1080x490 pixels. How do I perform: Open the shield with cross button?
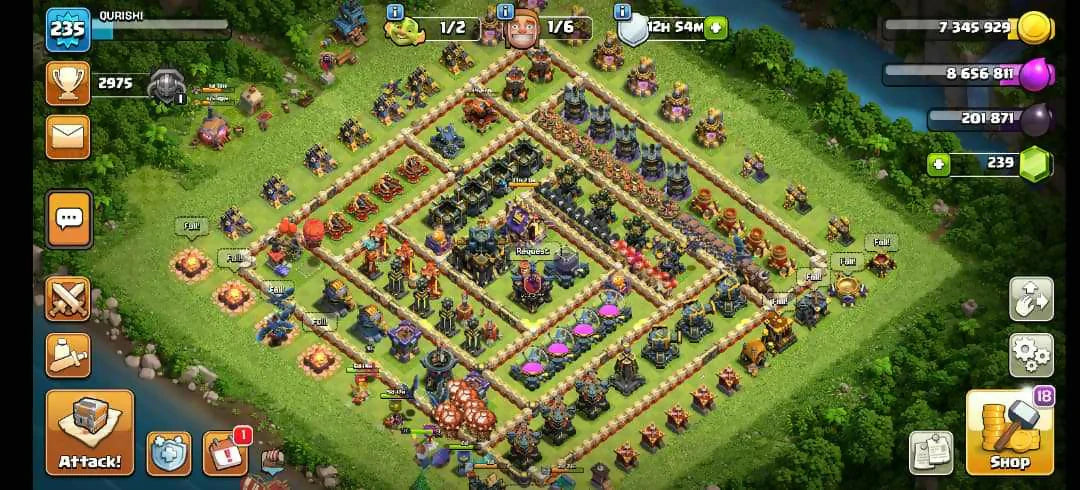point(169,453)
